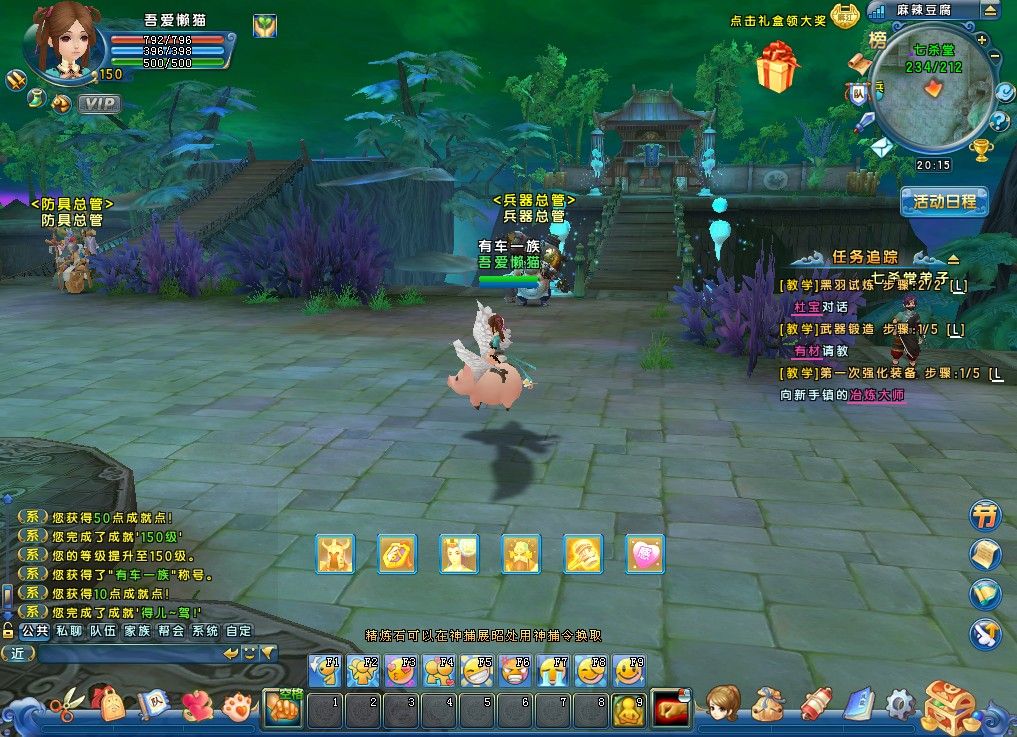Click the question mark help icon
Viewport: 1017px width, 737px height.
[x=999, y=122]
